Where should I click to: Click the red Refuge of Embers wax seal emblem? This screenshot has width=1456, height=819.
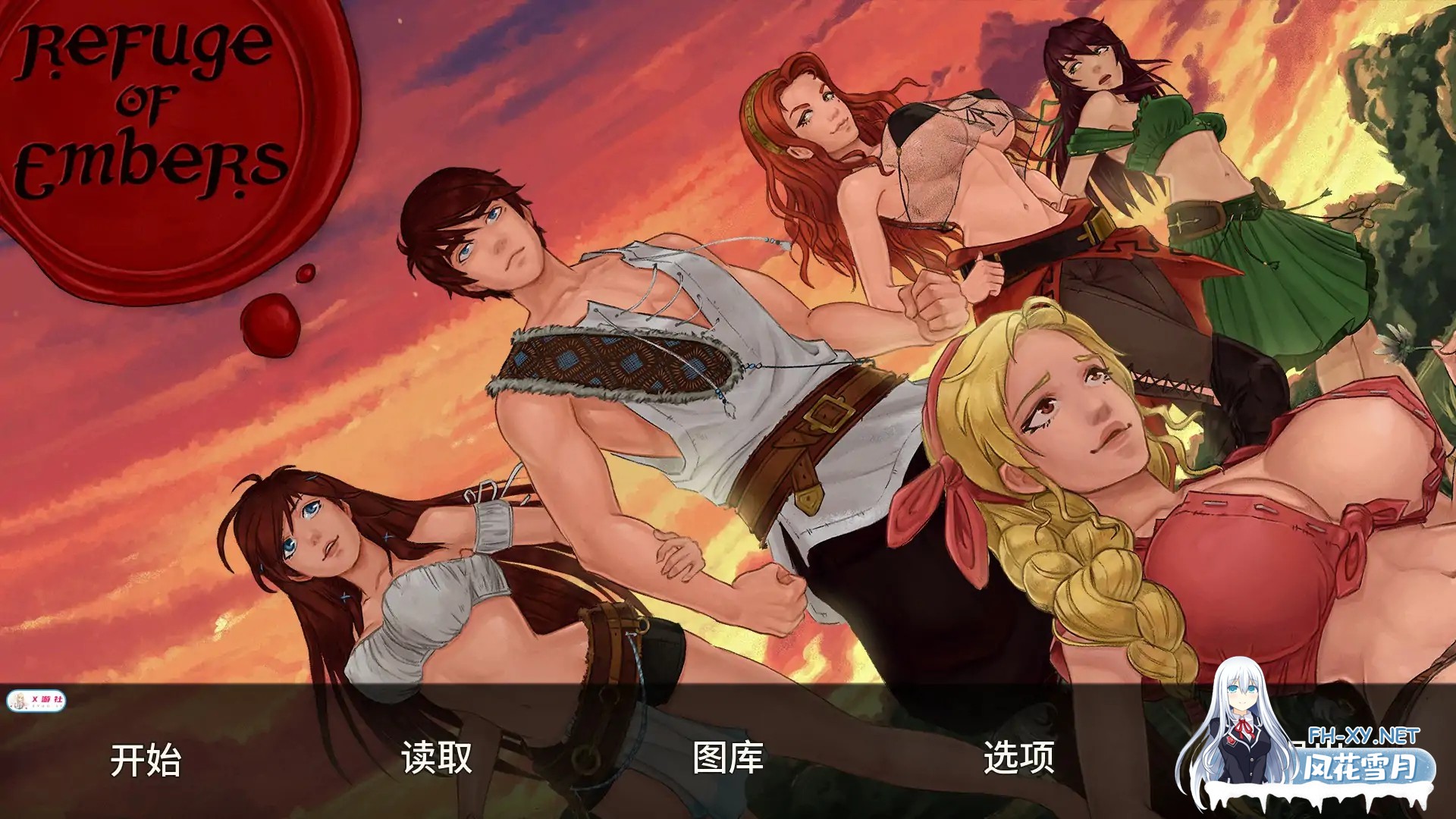click(x=152, y=121)
